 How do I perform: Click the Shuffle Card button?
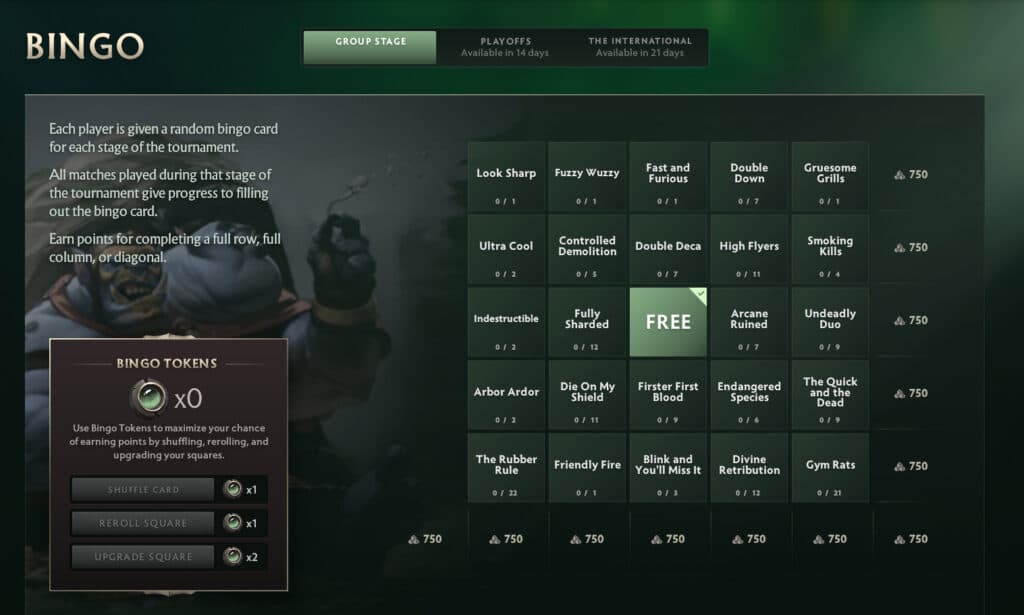[x=143, y=489]
